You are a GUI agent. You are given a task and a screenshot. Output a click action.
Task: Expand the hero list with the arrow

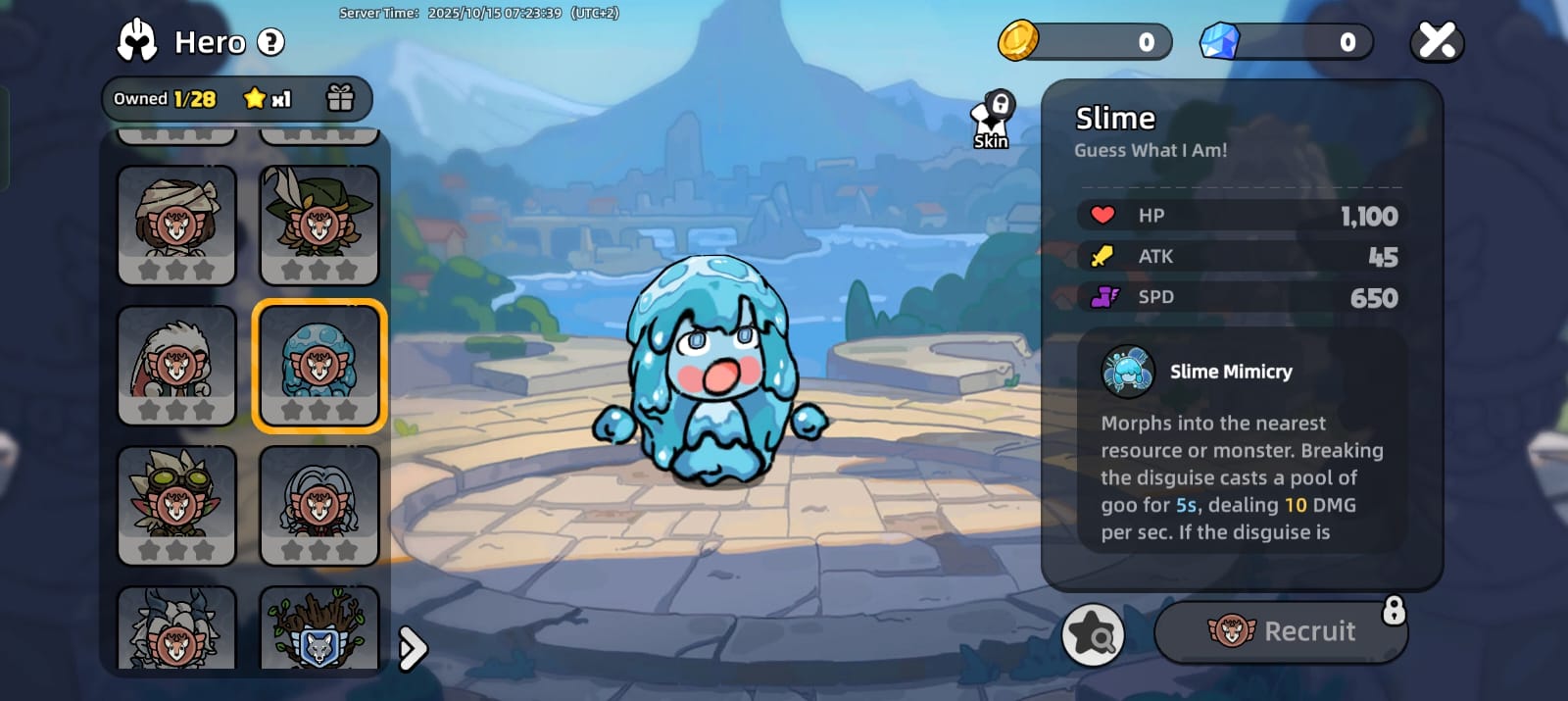click(413, 648)
